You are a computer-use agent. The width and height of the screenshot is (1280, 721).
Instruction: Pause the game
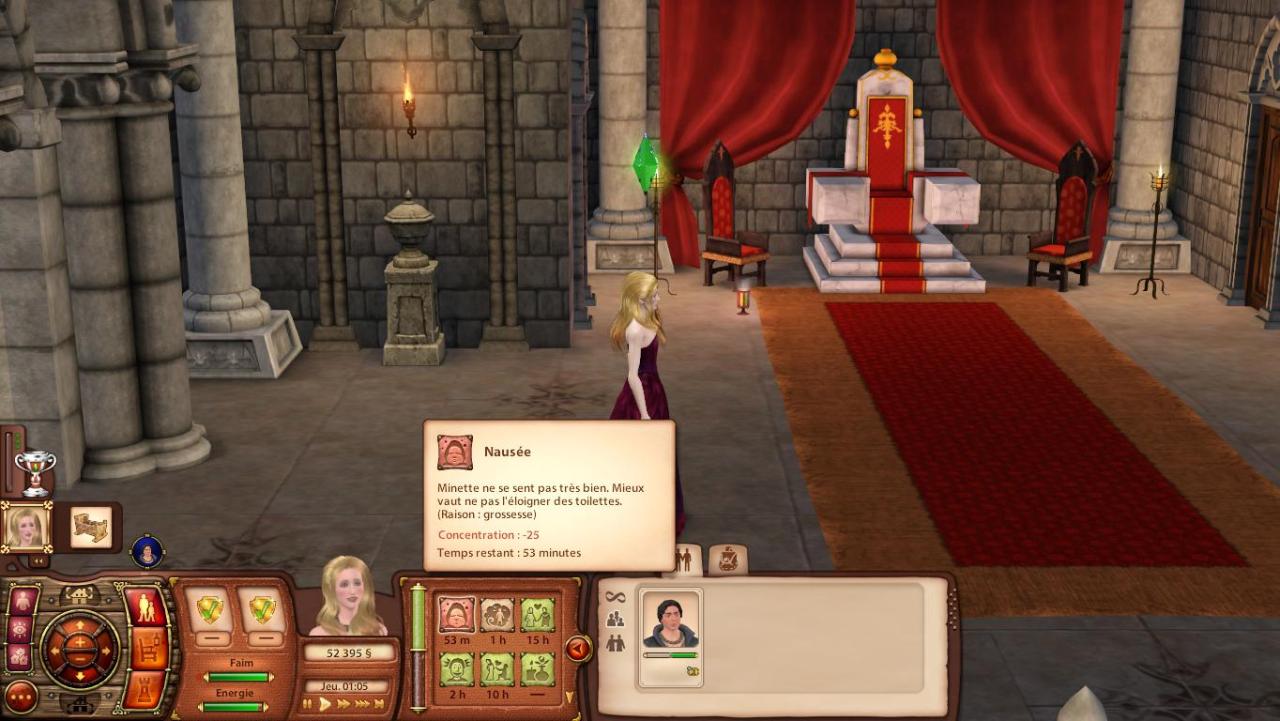309,704
